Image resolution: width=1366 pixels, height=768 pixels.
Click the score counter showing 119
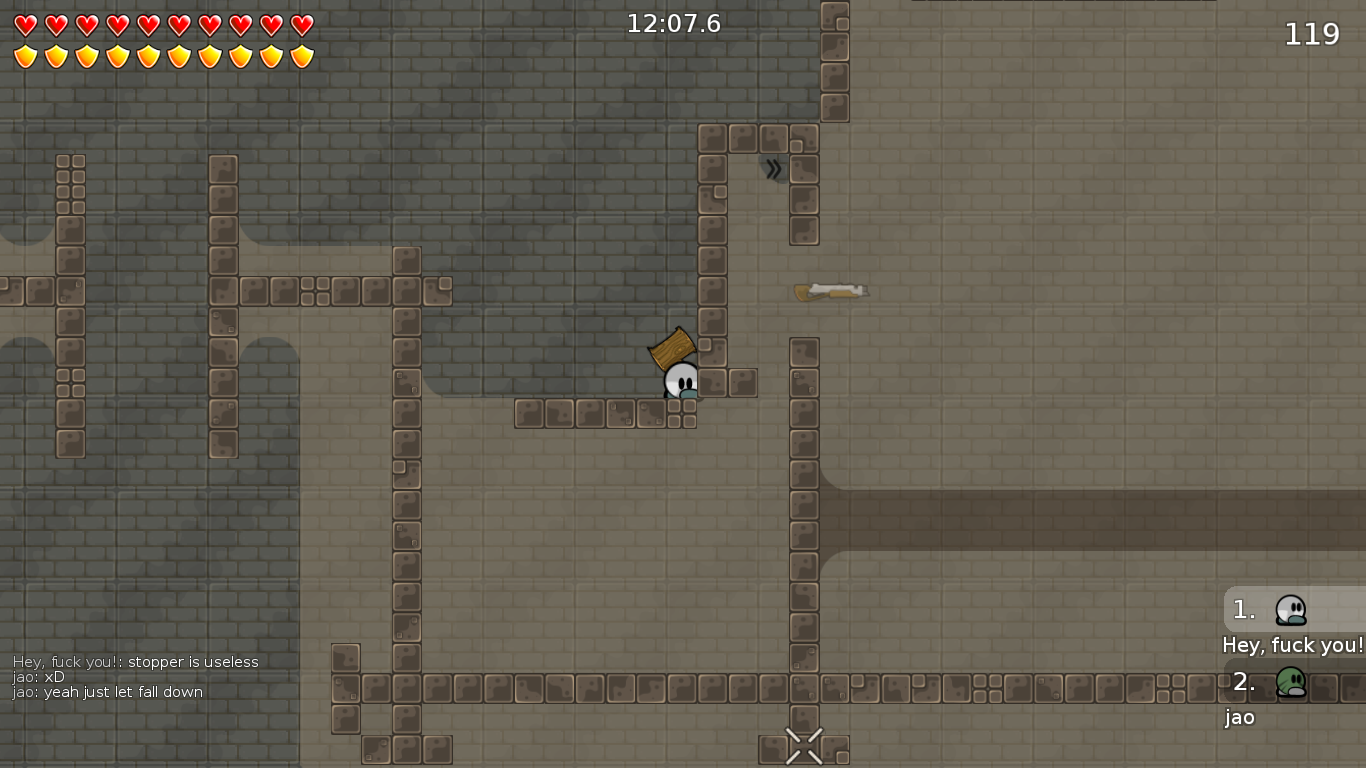[x=1311, y=34]
